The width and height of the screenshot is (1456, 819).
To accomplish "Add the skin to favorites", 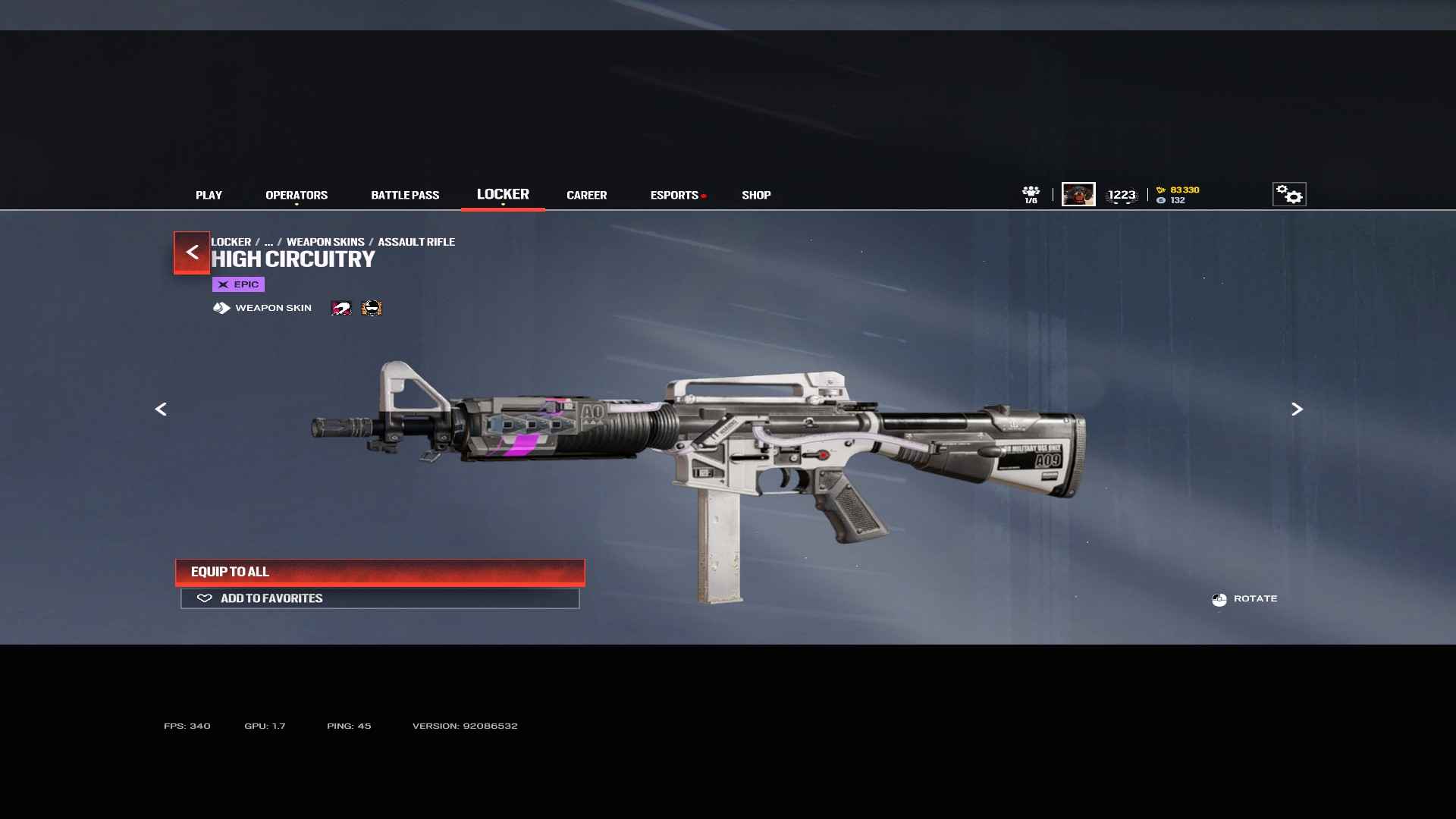I will pos(380,598).
